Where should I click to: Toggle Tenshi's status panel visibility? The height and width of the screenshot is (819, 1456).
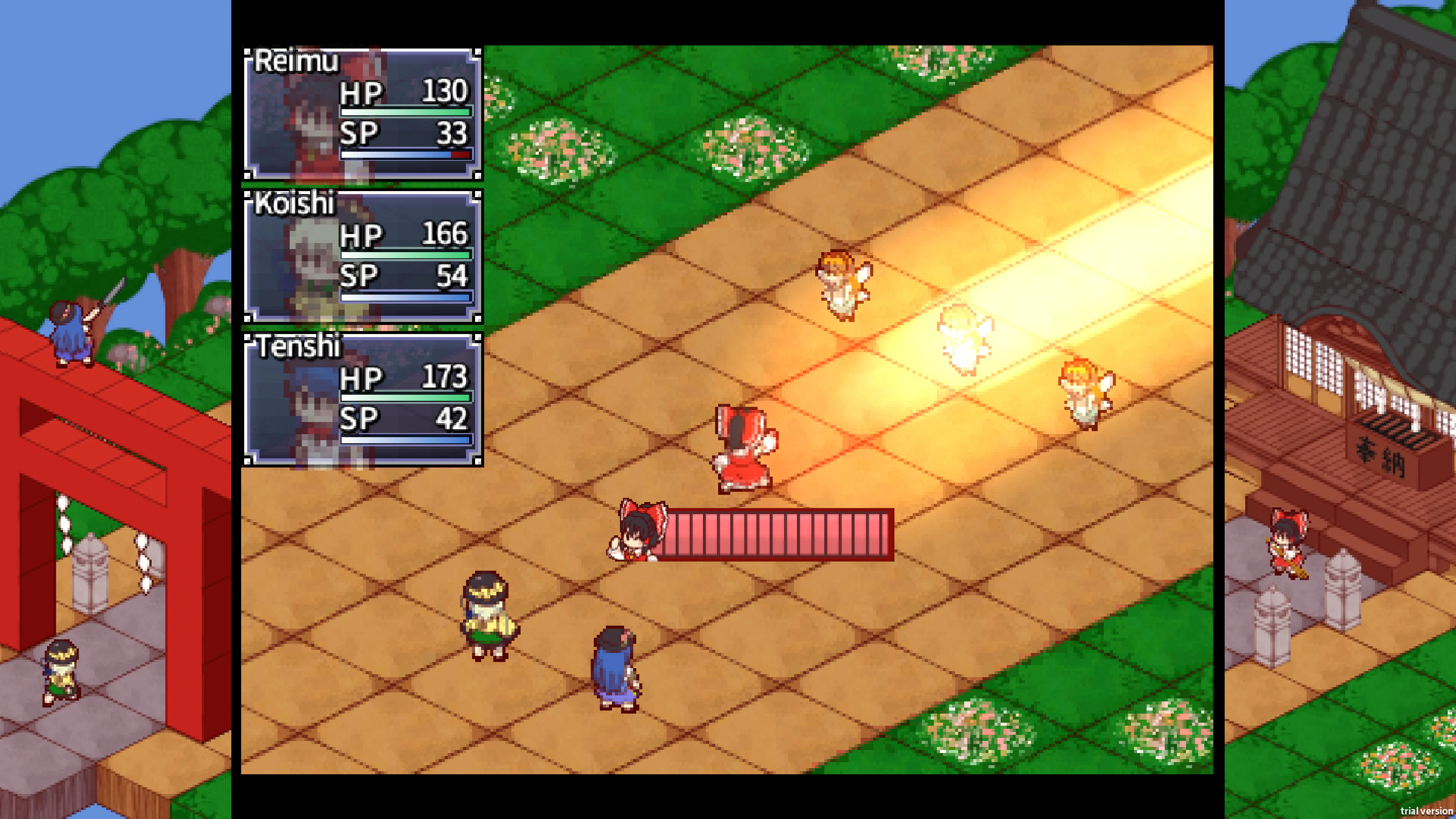click(x=362, y=401)
